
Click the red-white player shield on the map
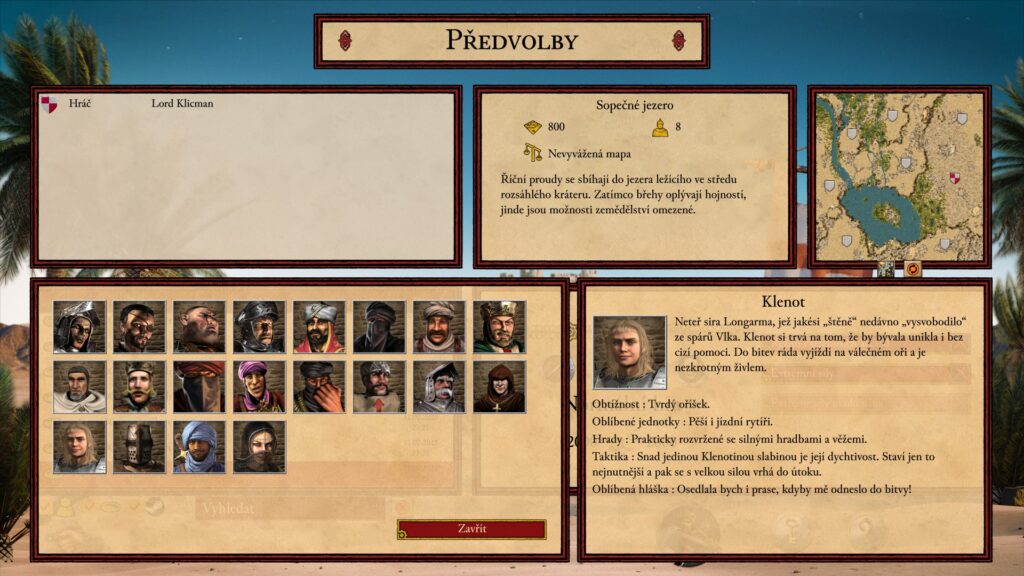tap(955, 178)
